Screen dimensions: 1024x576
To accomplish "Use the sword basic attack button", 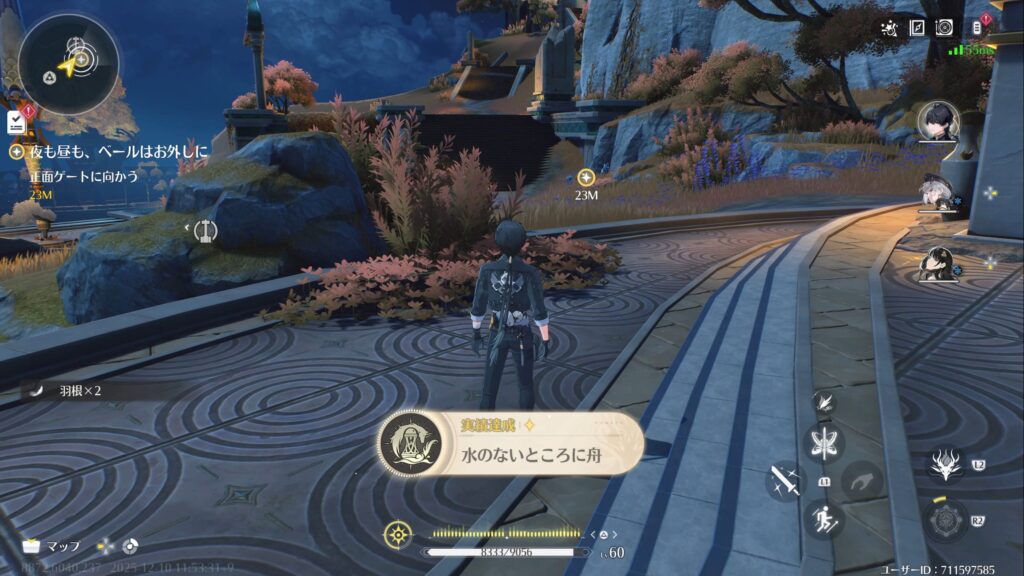I will click(785, 481).
